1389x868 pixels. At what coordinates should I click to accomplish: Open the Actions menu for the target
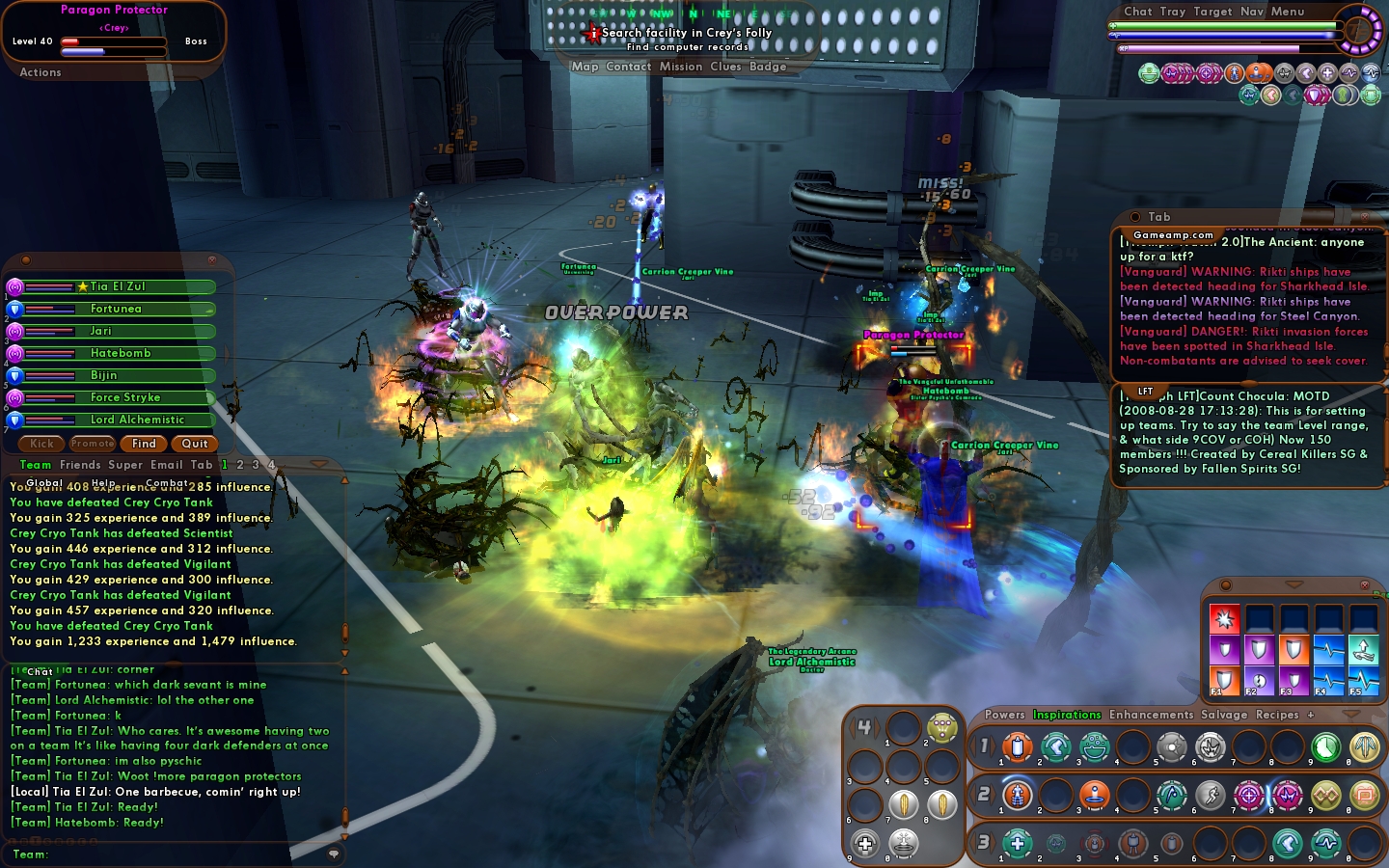click(x=41, y=72)
